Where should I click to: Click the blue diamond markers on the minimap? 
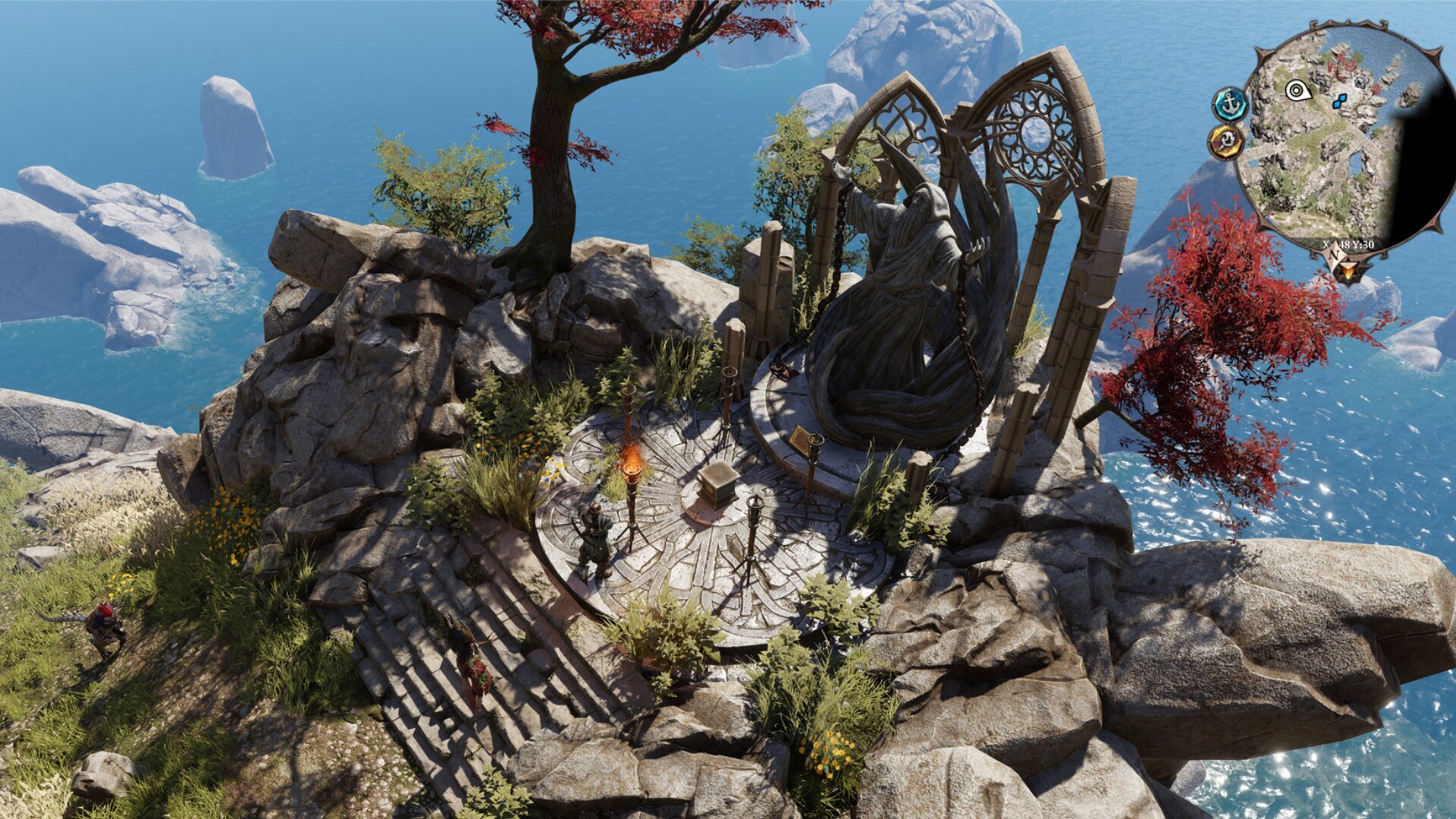tap(1338, 102)
